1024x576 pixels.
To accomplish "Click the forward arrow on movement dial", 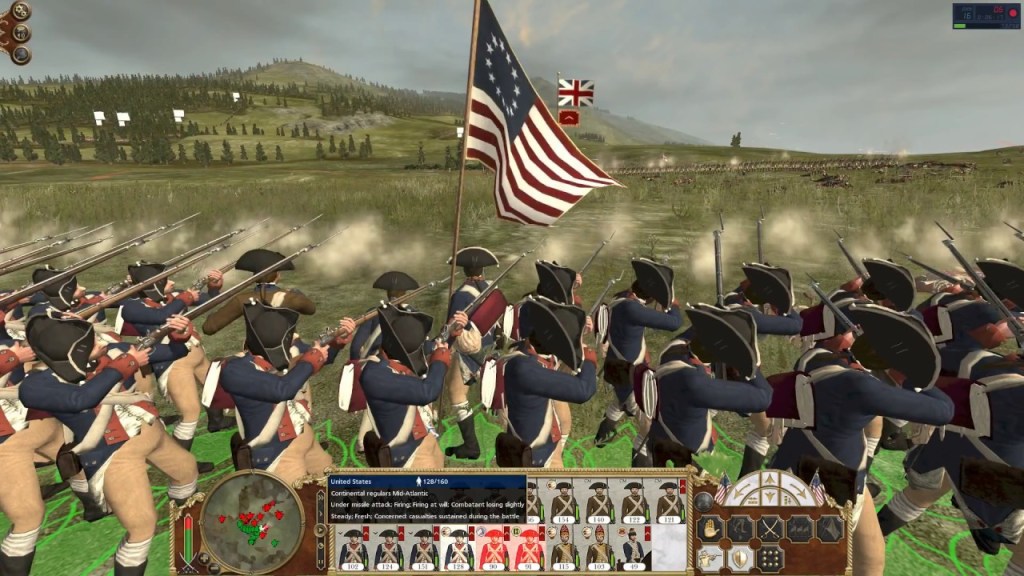I will tap(769, 479).
